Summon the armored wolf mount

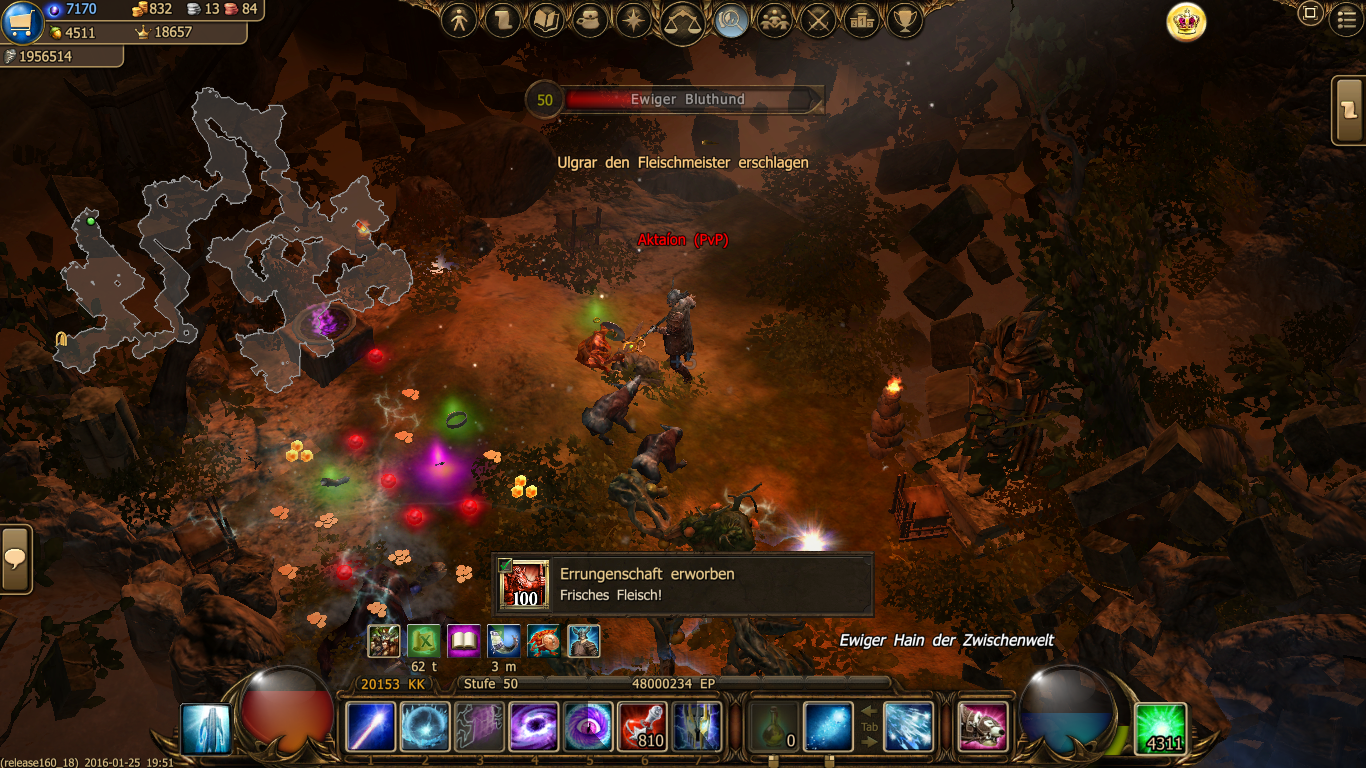pos(982,727)
